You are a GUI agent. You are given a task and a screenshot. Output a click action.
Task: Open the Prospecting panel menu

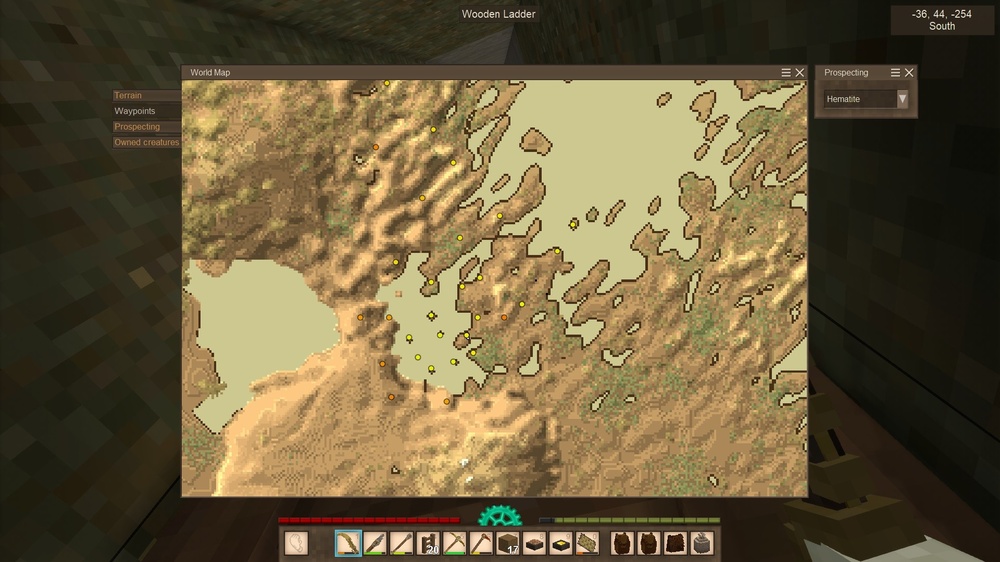pyautogui.click(x=895, y=73)
